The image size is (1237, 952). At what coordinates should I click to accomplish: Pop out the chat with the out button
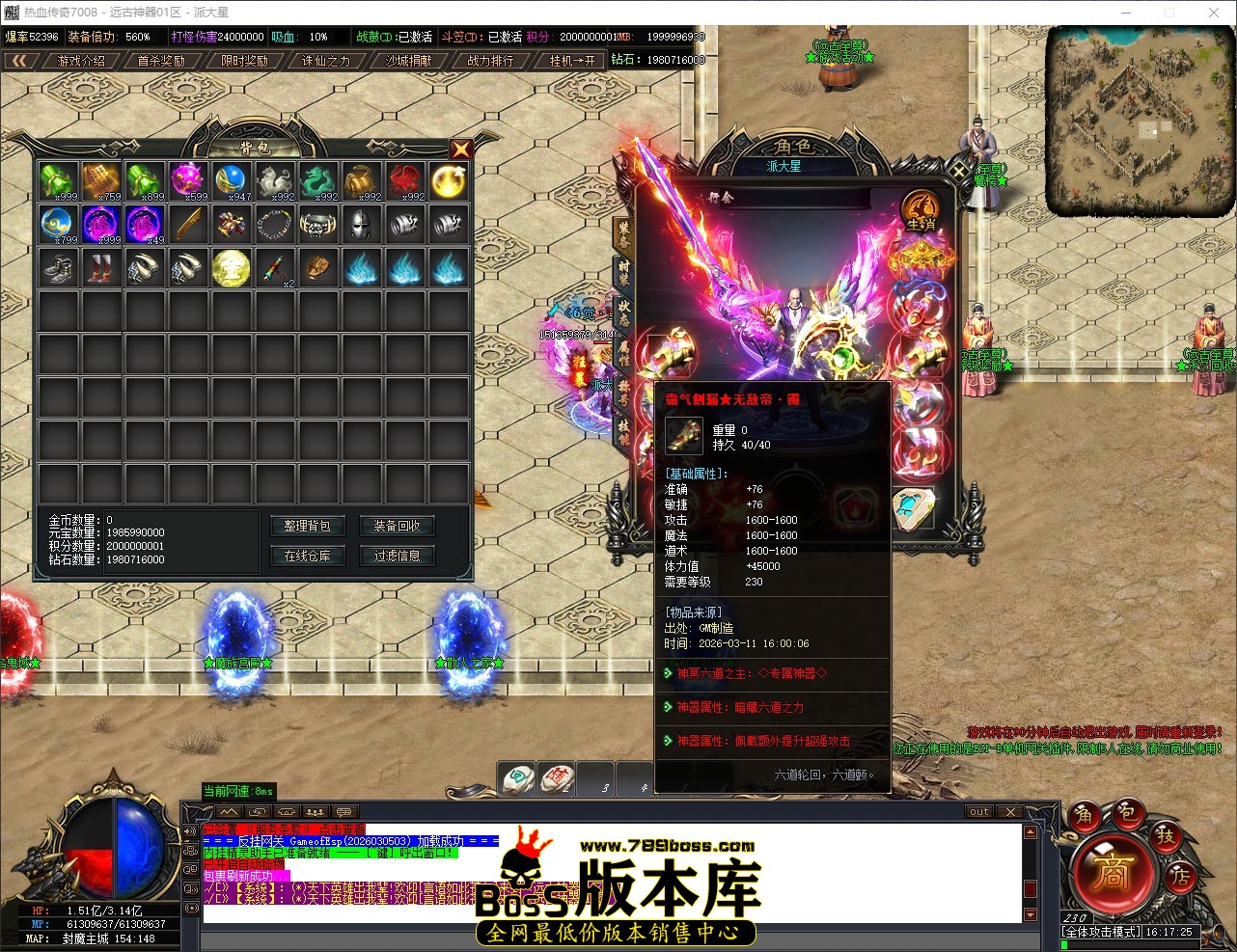tap(978, 811)
